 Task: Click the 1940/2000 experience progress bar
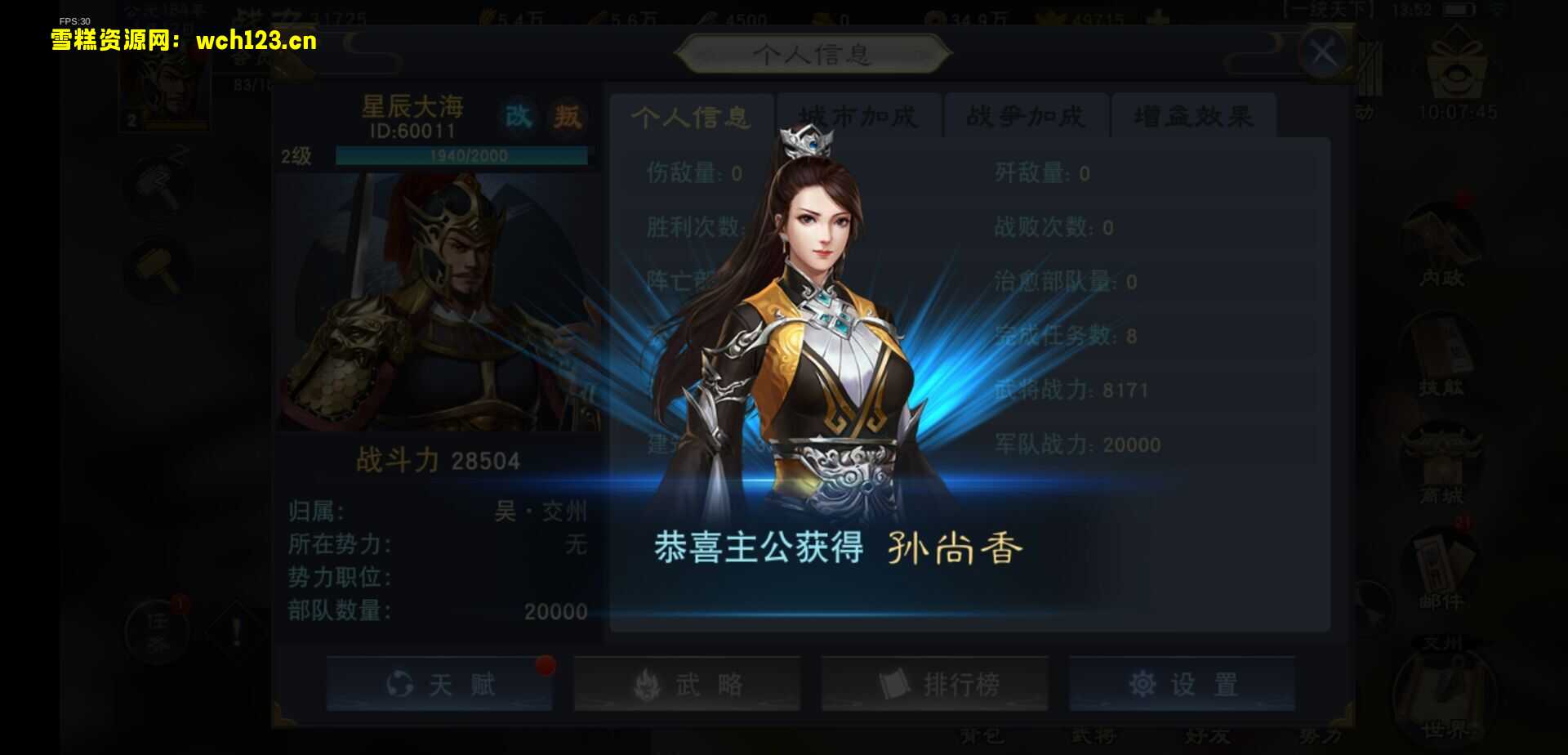tap(460, 156)
